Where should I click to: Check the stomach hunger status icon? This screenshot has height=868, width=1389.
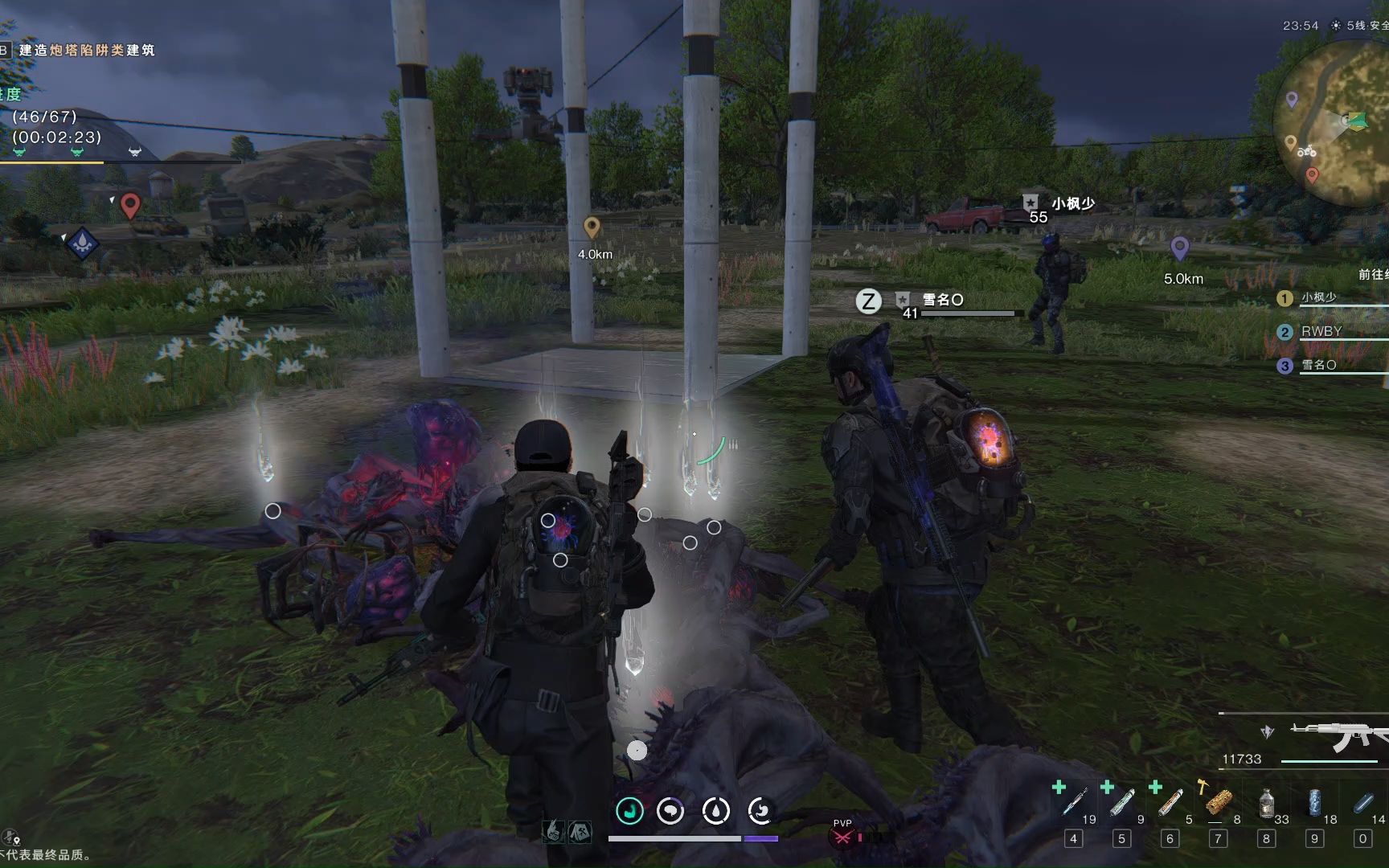click(760, 811)
